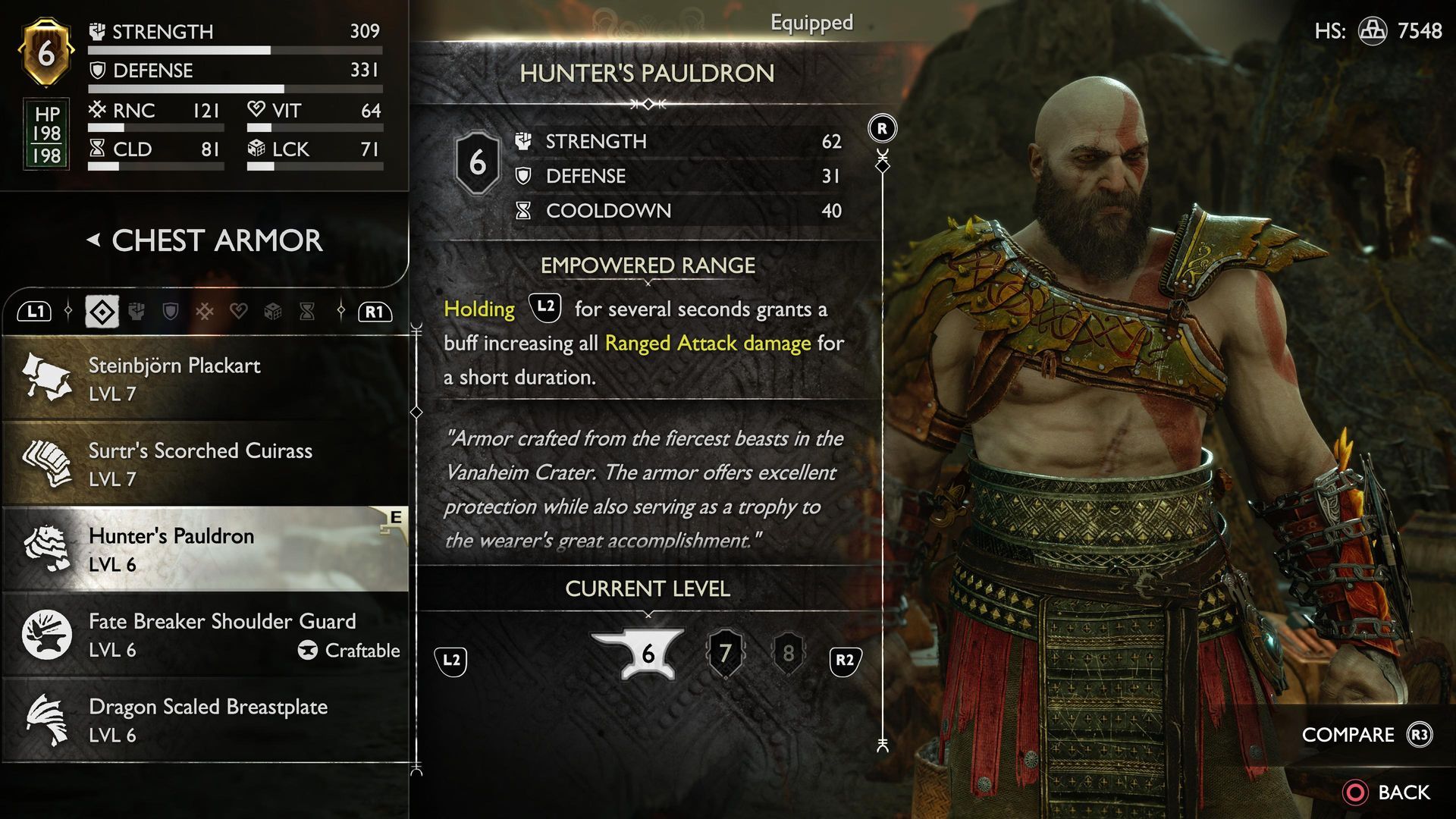Select the Luck dice sort icon

pos(275,311)
